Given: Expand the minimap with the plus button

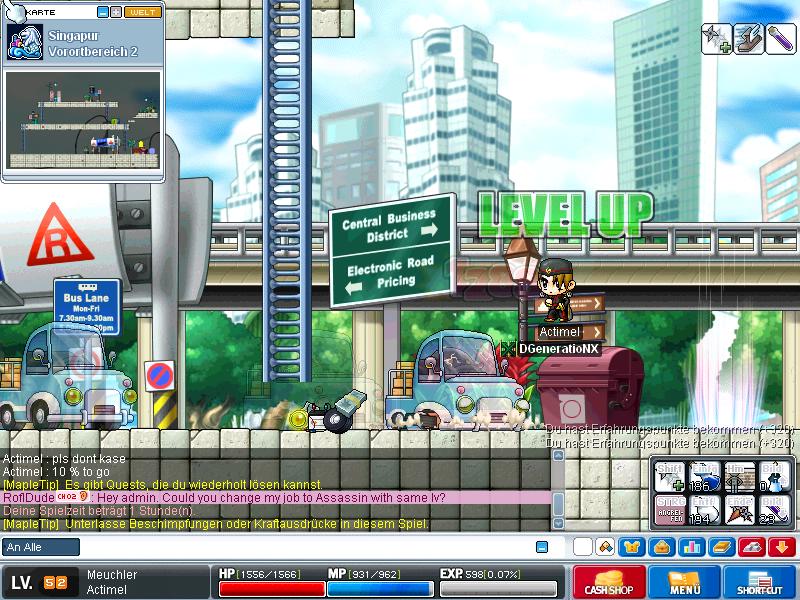Looking at the screenshot, I should tap(116, 12).
